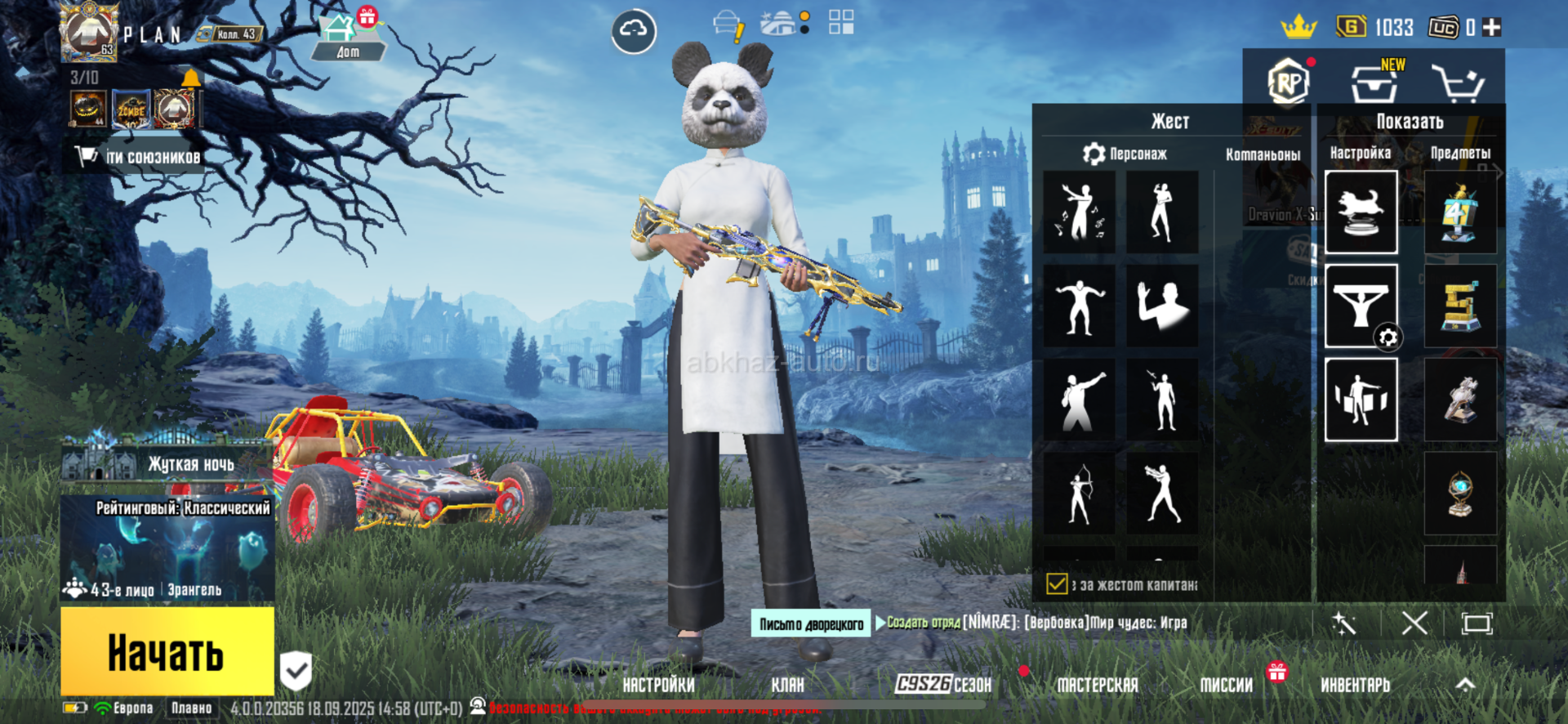Close the emote panel with the X
Screen dimensions: 1568x724
[x=1414, y=623]
